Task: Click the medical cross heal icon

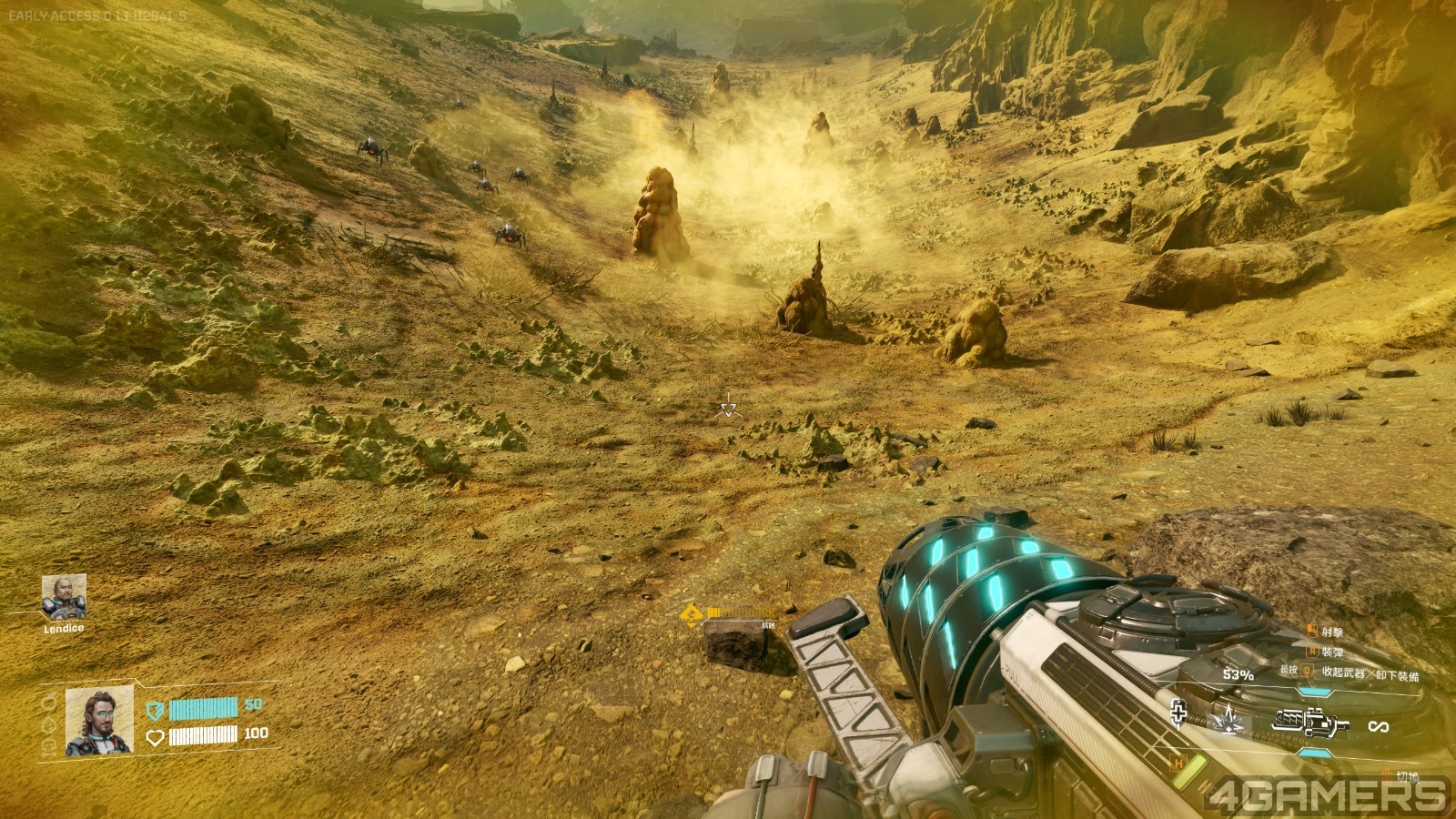Action: point(1178,715)
